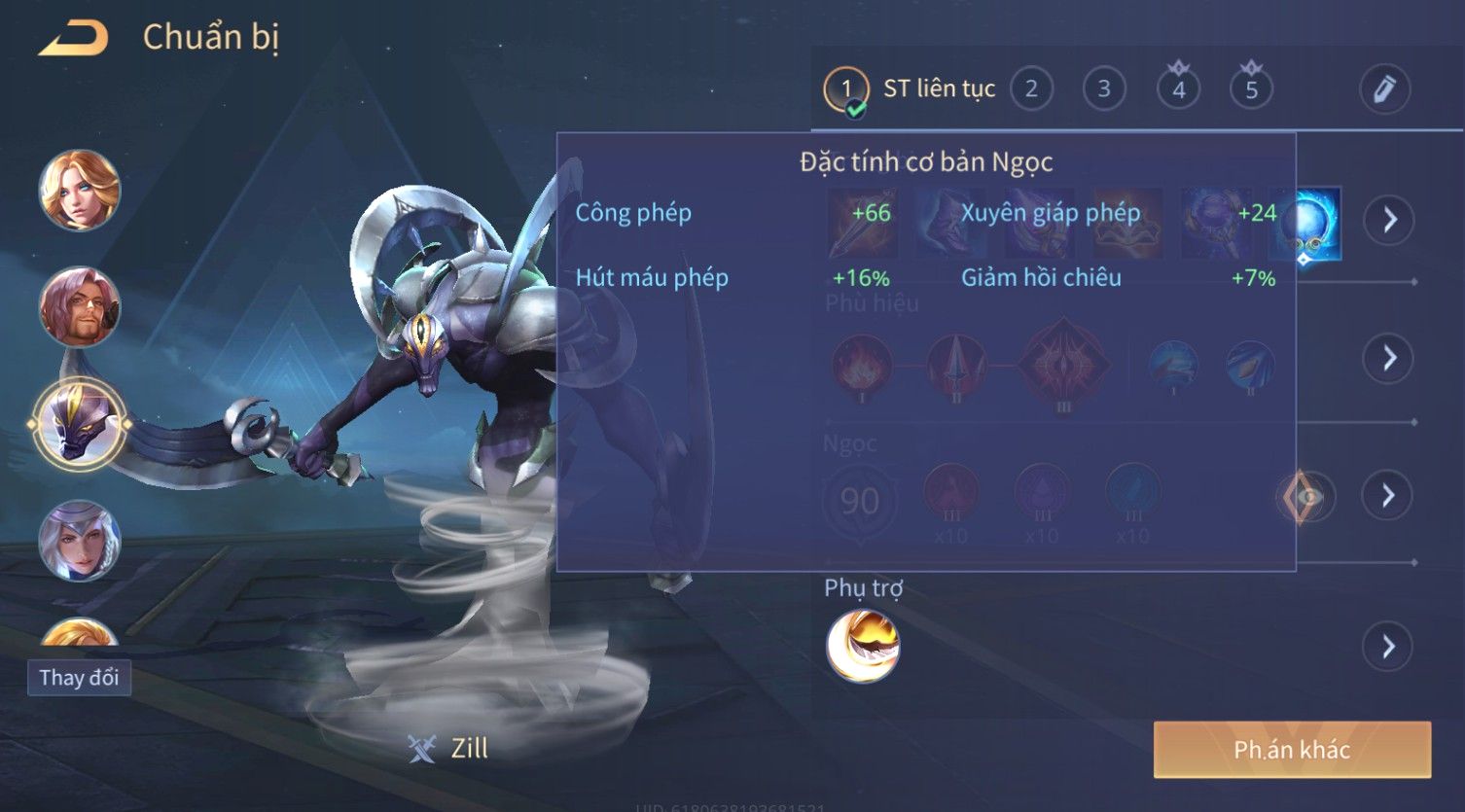Viewport: 1465px width, 812px height.
Task: Switch to build preset 3
Action: click(1104, 89)
